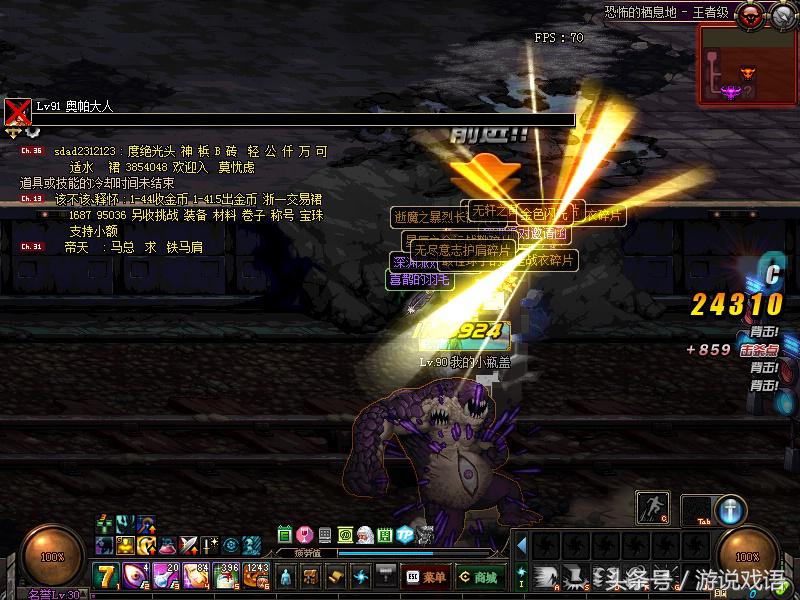Use the consumable with count 20

165,576
